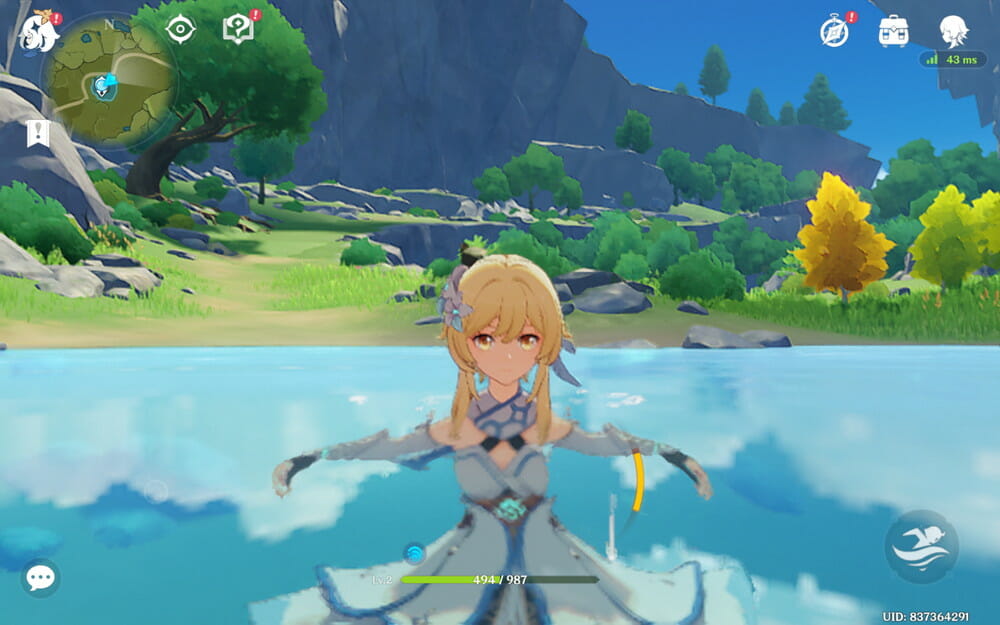Tap the swim sprint button

[921, 547]
